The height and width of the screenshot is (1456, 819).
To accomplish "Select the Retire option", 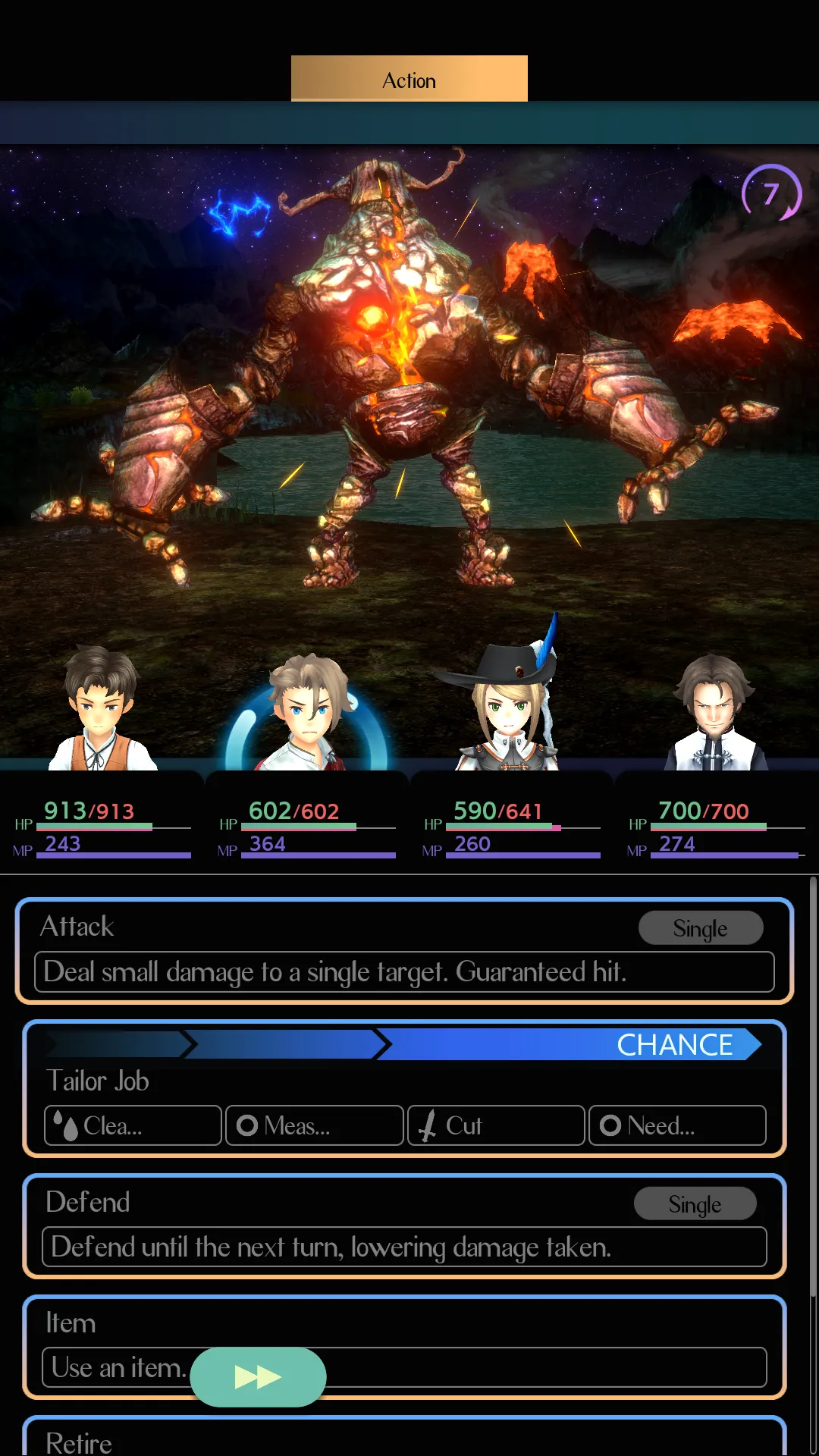I will pyautogui.click(x=404, y=1439).
